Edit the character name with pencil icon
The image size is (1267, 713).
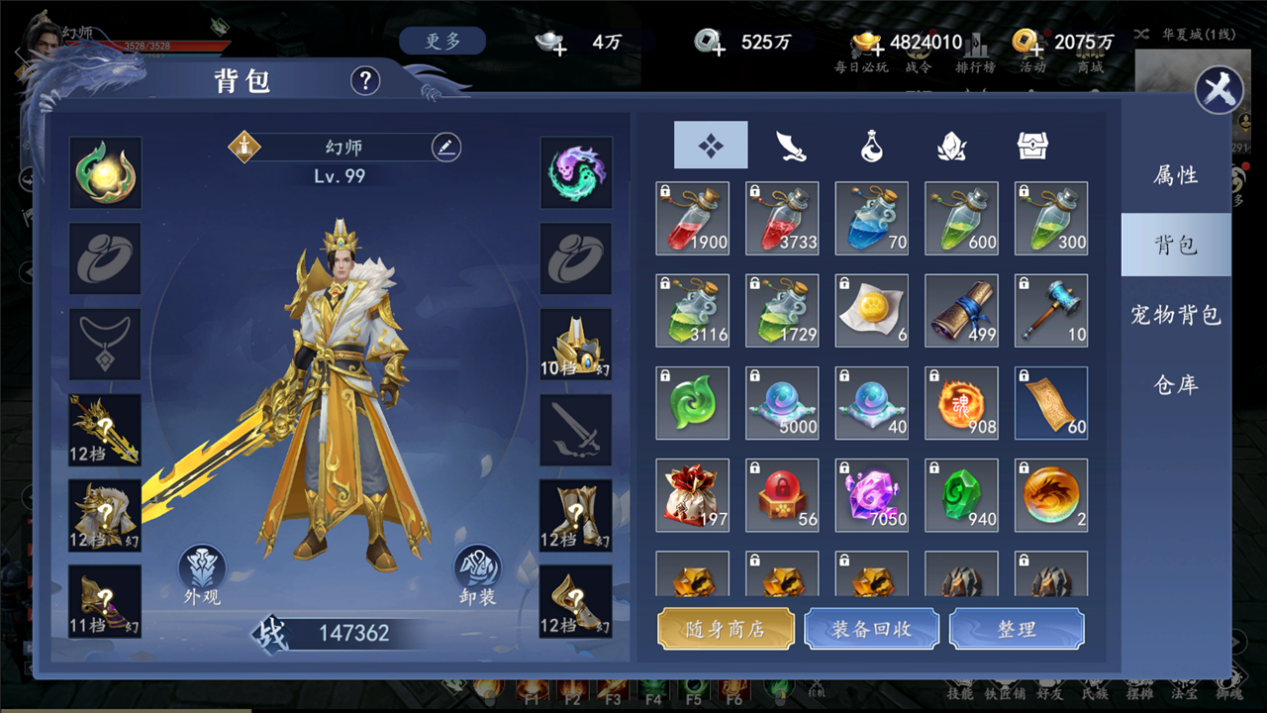(x=446, y=147)
